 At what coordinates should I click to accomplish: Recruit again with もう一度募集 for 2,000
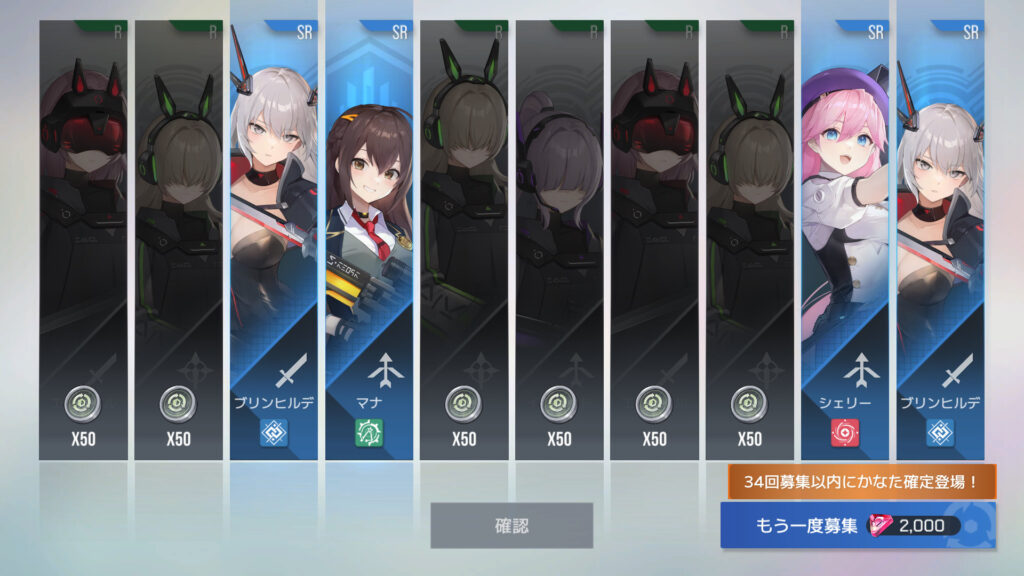coord(857,526)
